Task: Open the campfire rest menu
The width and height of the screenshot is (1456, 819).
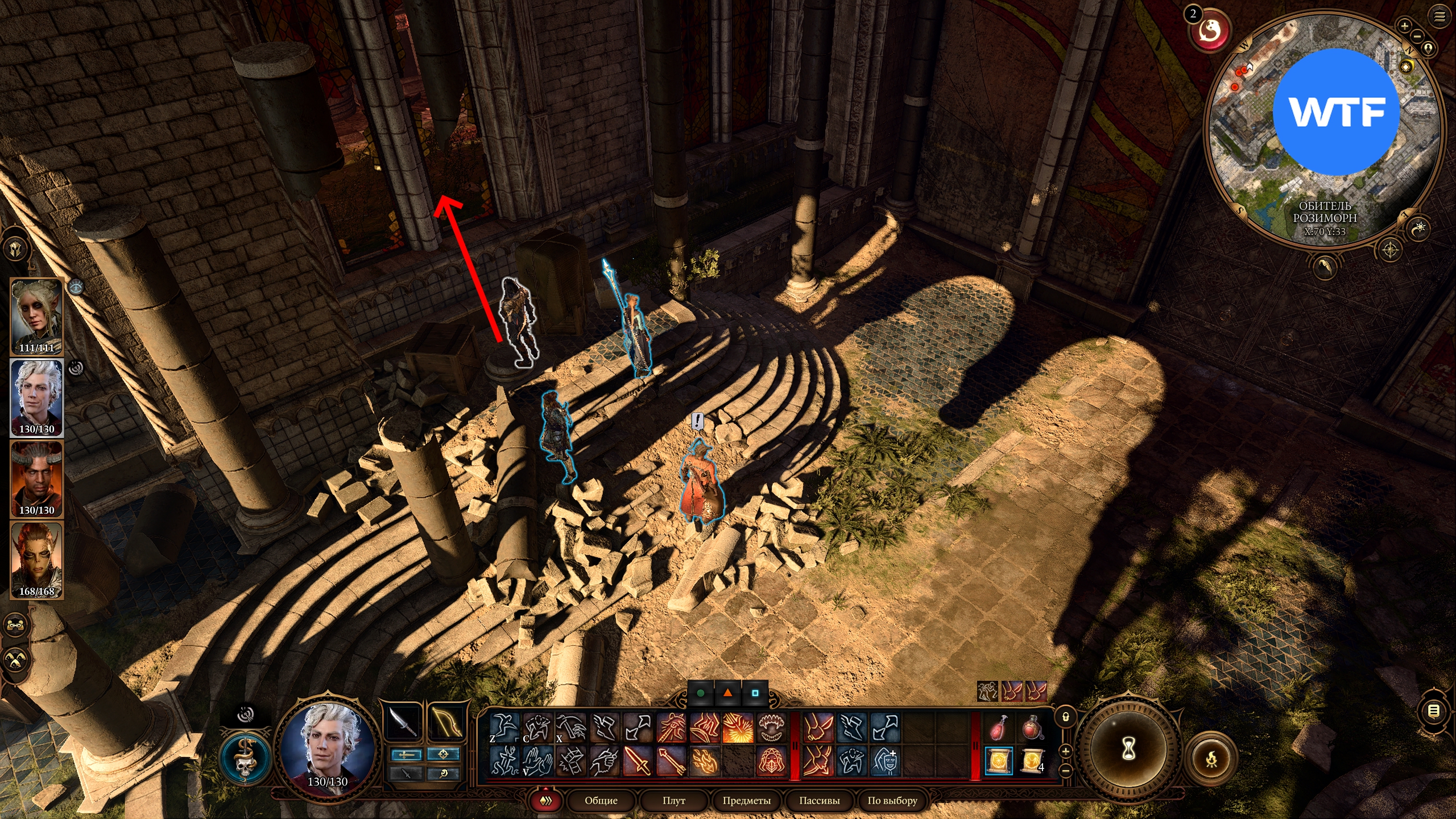Action: coord(1211,759)
